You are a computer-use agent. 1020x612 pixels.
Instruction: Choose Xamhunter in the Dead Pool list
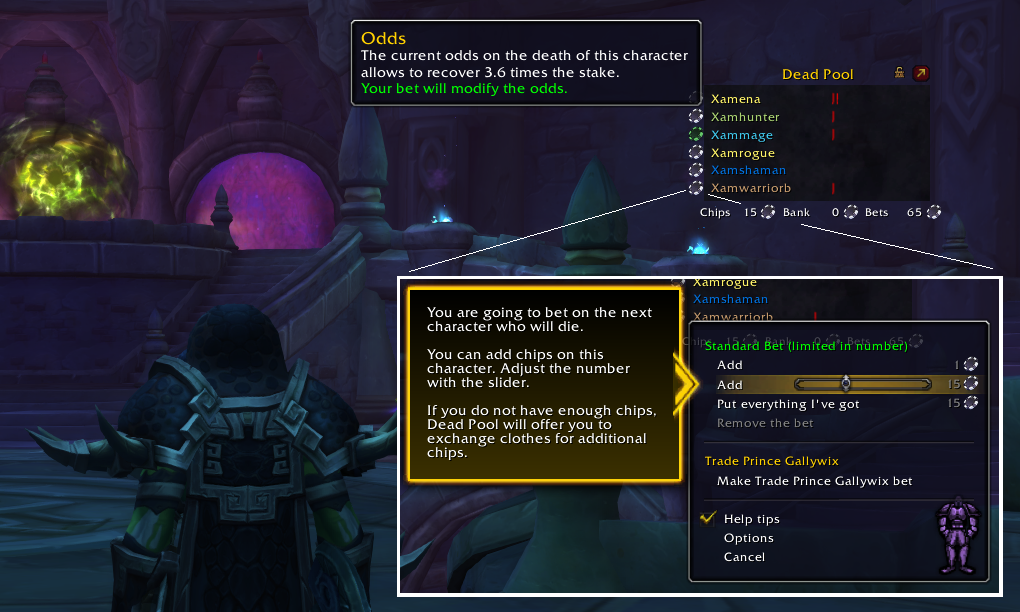(x=744, y=117)
